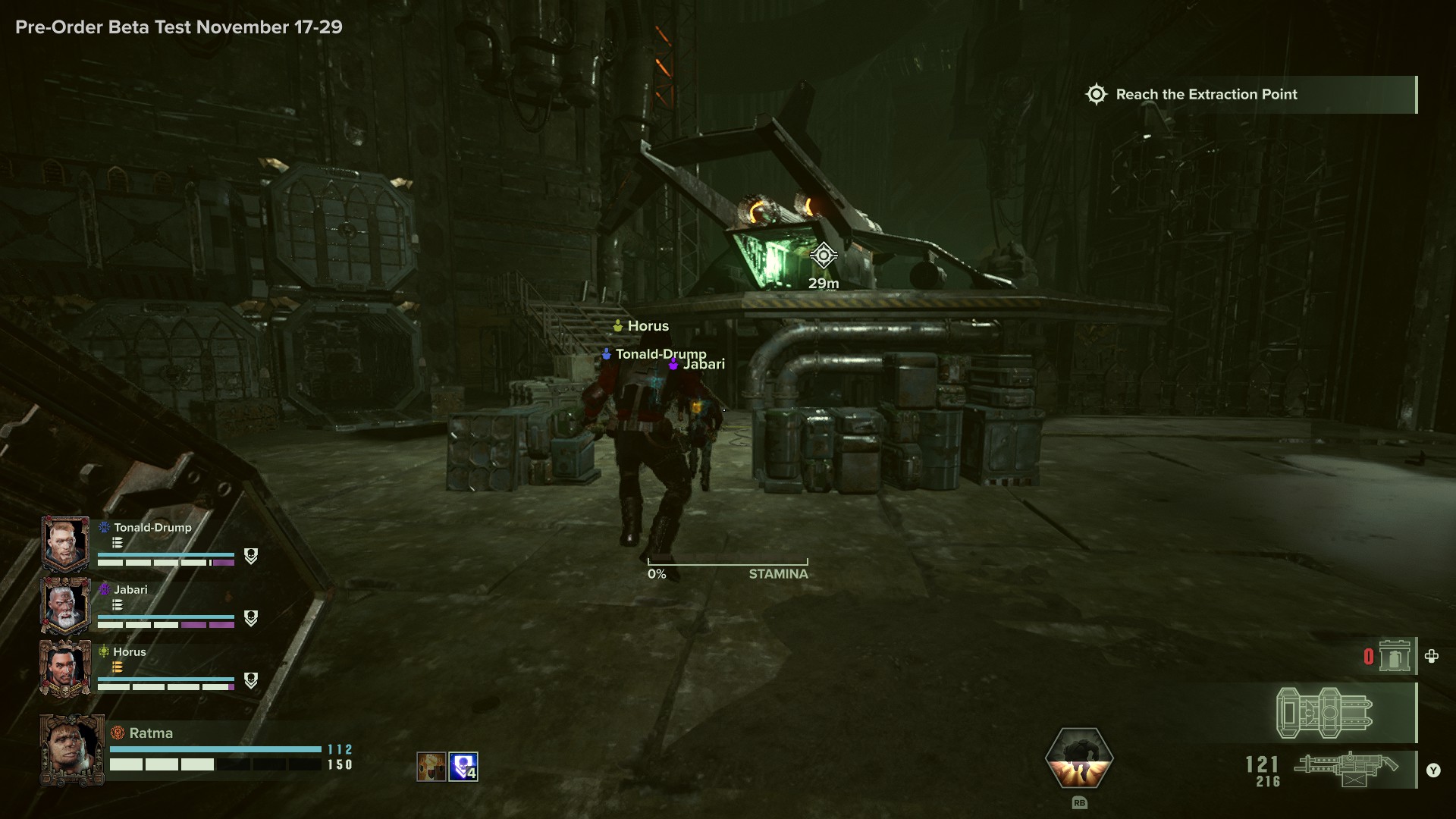Image resolution: width=1456 pixels, height=819 pixels.
Task: Activate the Ogryn charge ability icon
Action: pos(1079,758)
